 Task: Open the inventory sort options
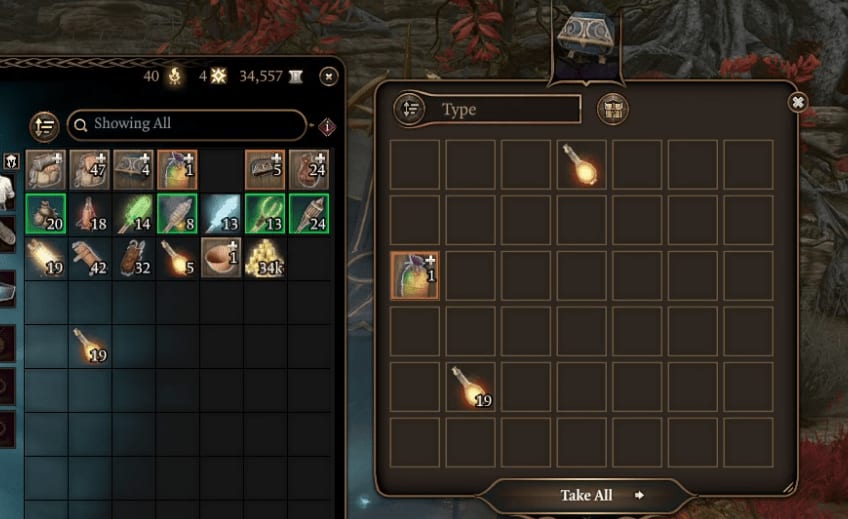tap(44, 125)
